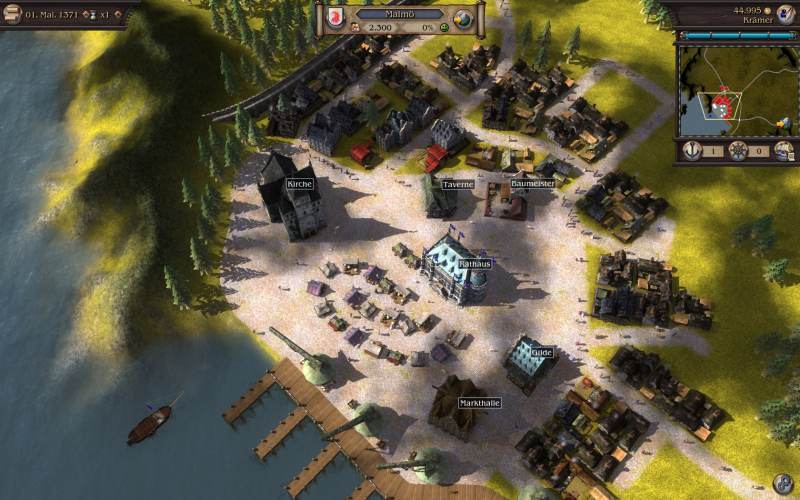The width and height of the screenshot is (800, 500).
Task: Open the Taverne building label
Action: (x=457, y=184)
